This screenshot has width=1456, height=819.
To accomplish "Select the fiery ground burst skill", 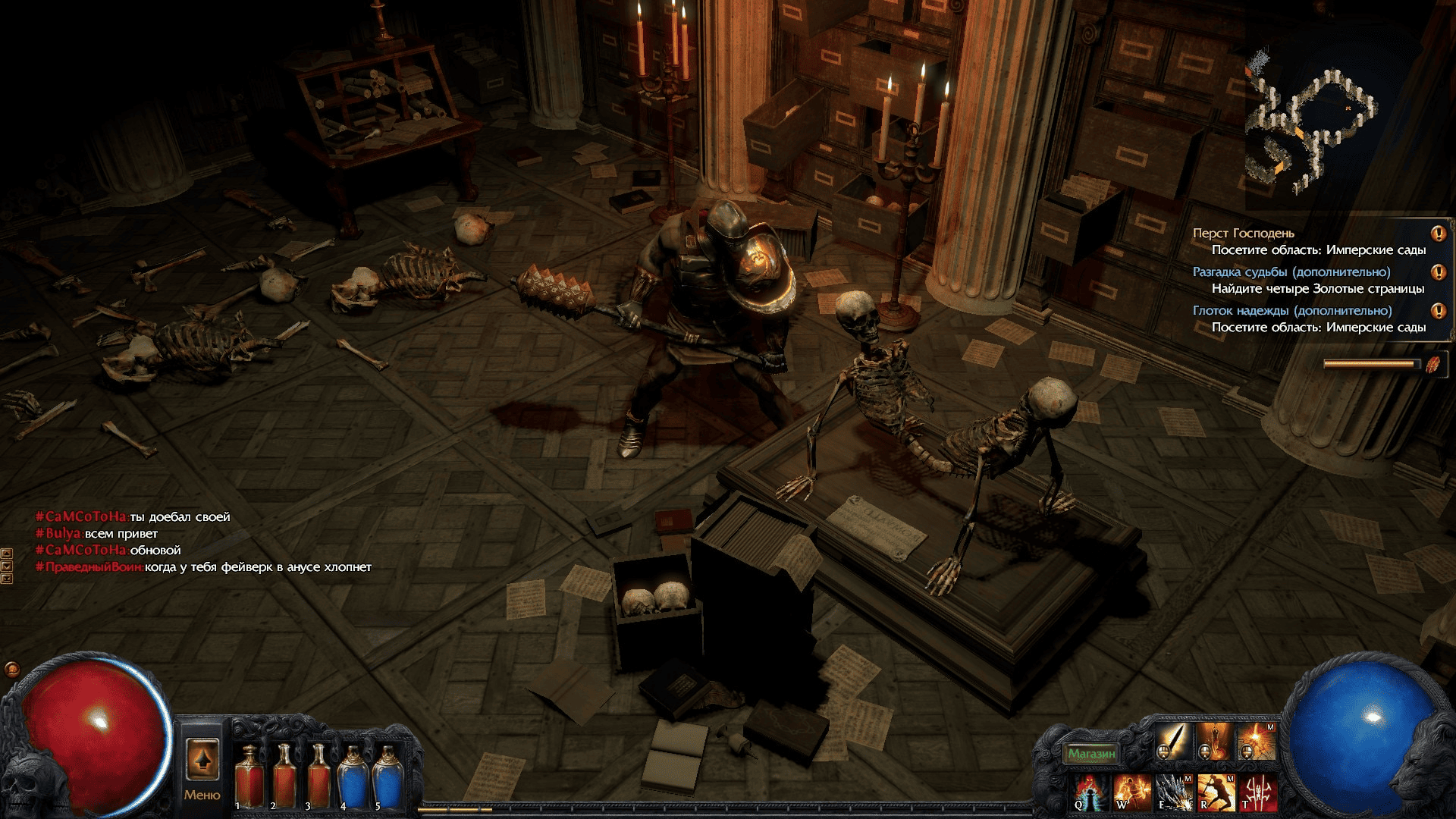I will tap(1257, 741).
